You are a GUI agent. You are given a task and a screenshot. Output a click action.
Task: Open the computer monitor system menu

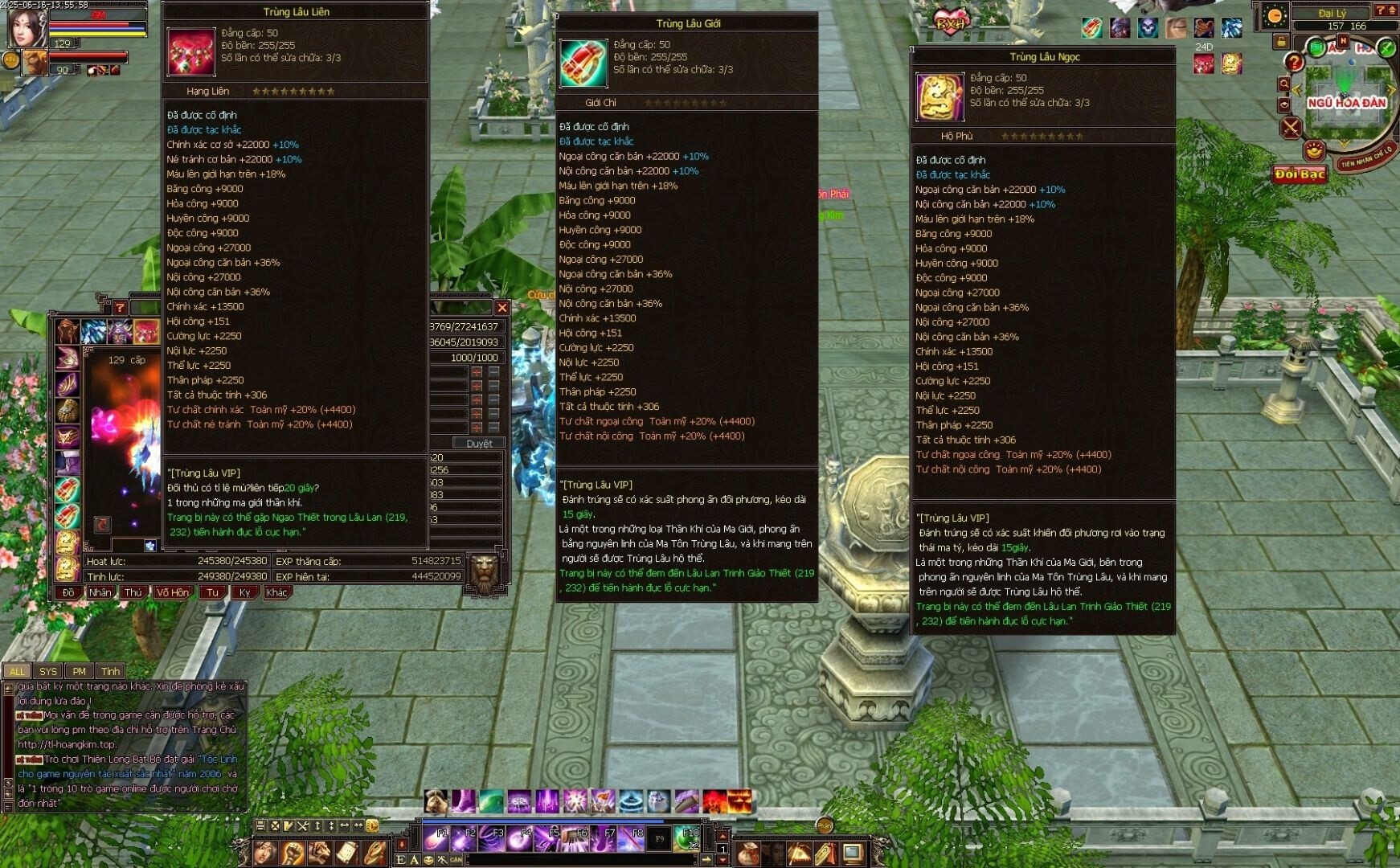(854, 852)
